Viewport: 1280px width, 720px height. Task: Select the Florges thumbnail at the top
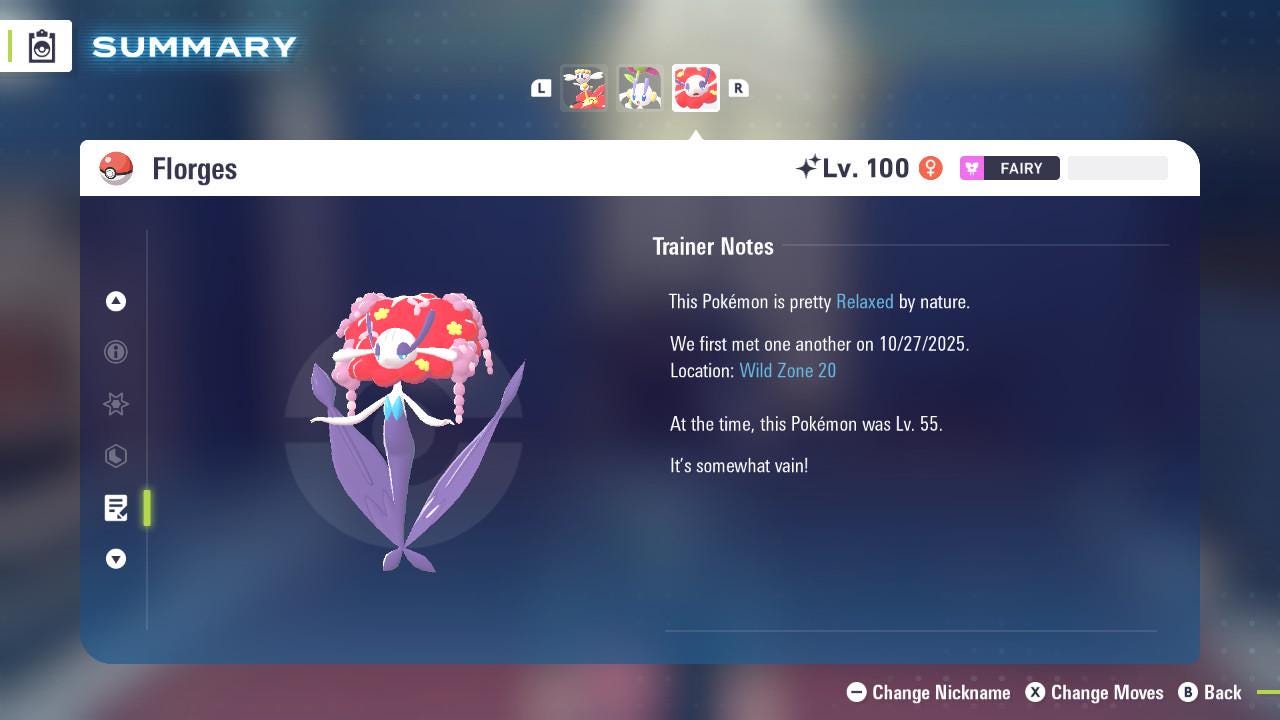pos(695,87)
